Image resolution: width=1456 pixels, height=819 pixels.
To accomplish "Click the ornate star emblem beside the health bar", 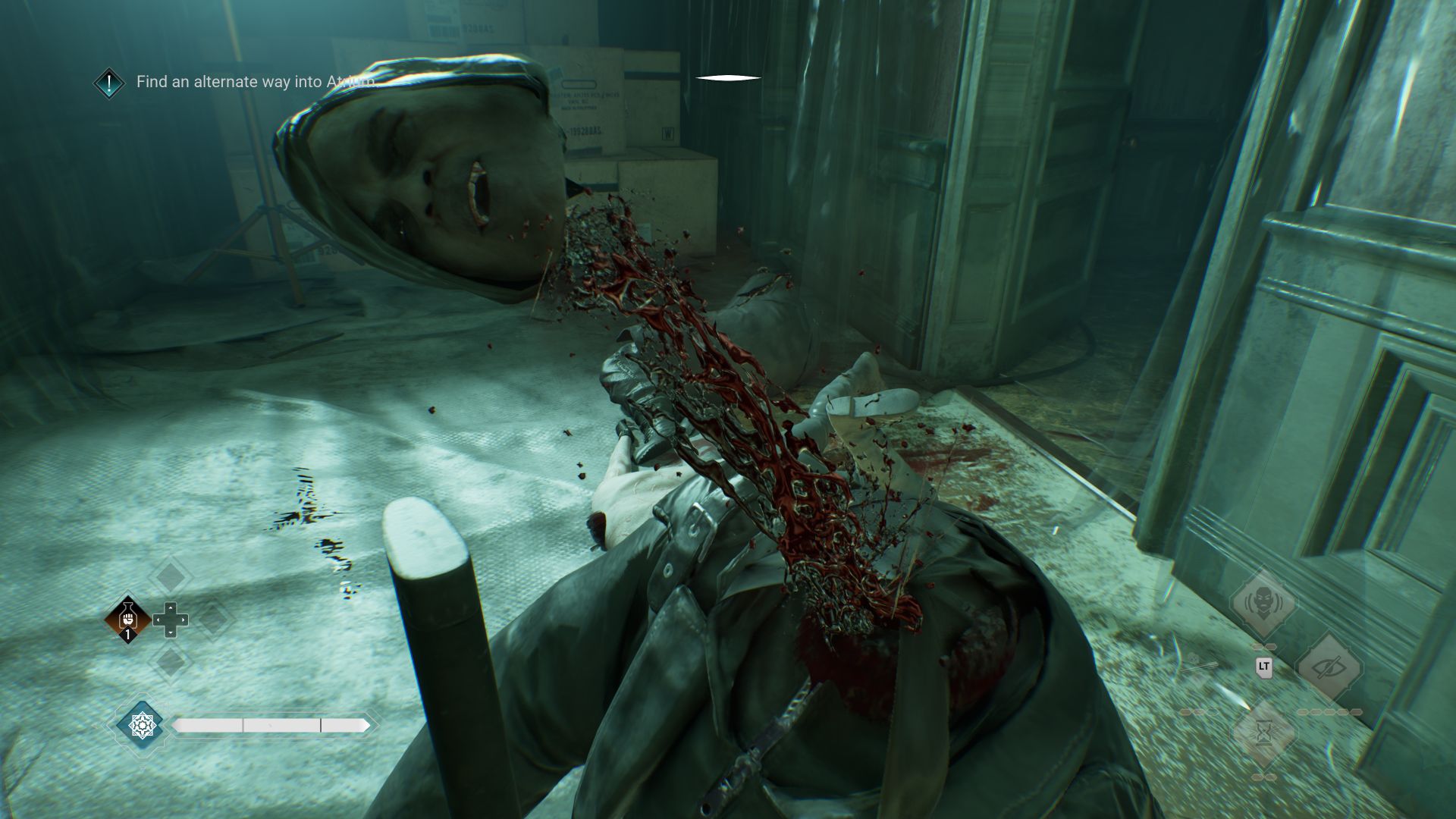I will pos(142,726).
